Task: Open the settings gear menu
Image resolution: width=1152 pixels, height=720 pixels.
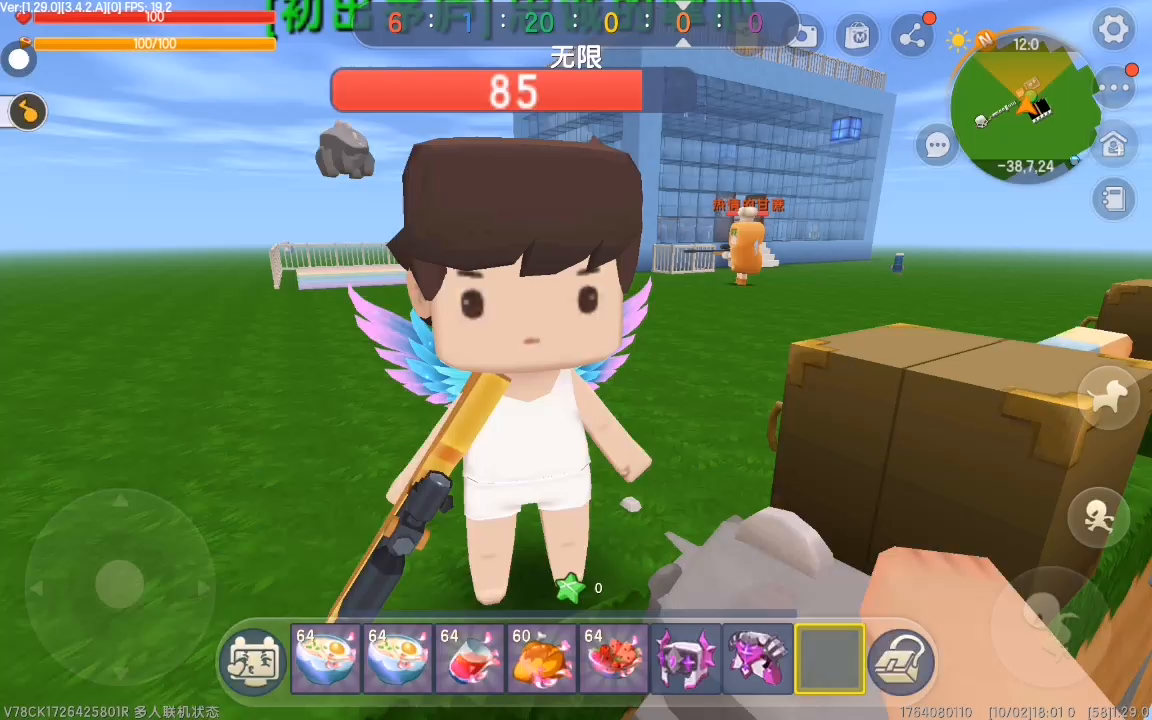Action: pos(1113,30)
